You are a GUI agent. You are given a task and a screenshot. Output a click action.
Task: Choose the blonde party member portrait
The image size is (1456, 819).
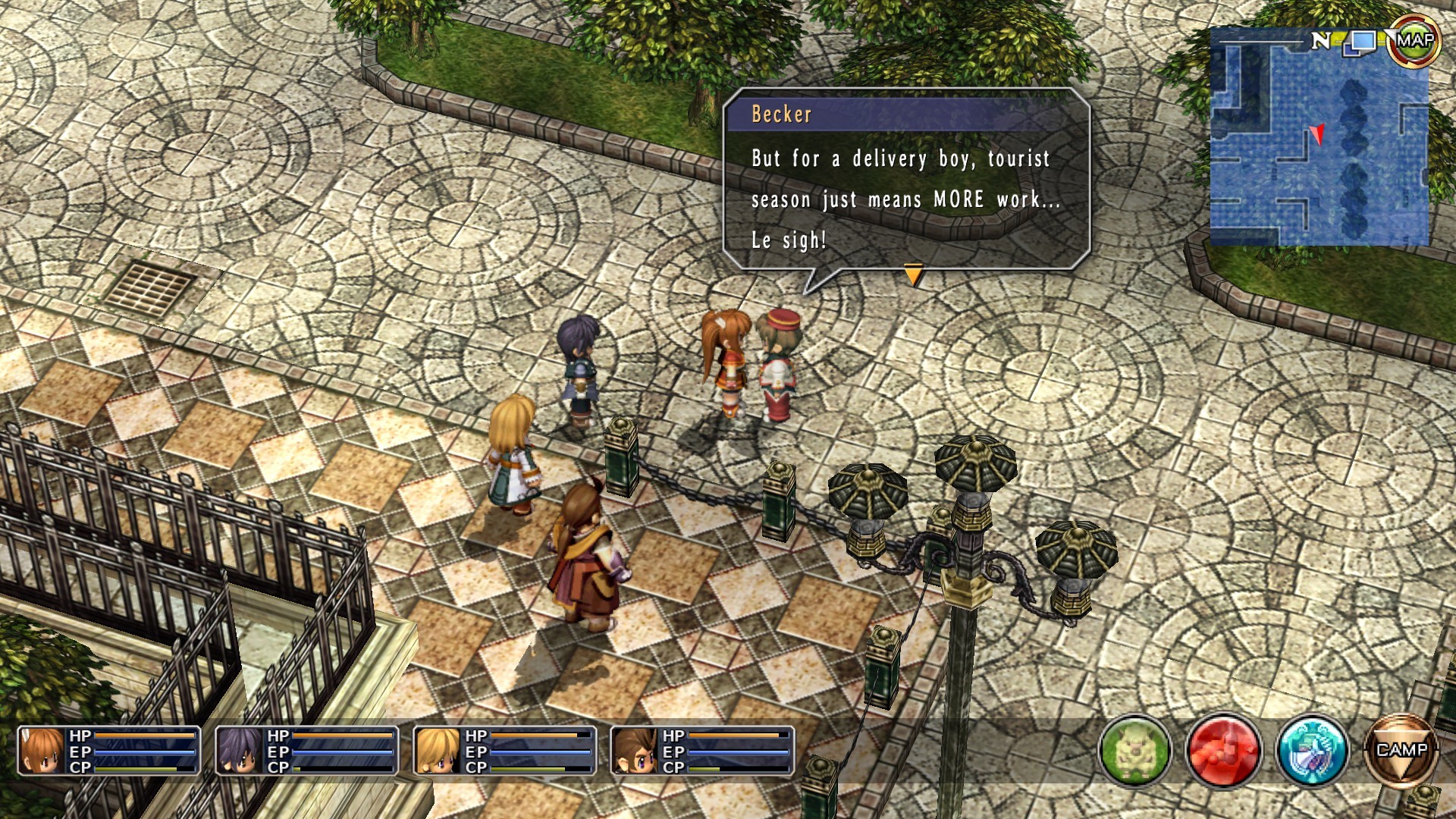436,751
